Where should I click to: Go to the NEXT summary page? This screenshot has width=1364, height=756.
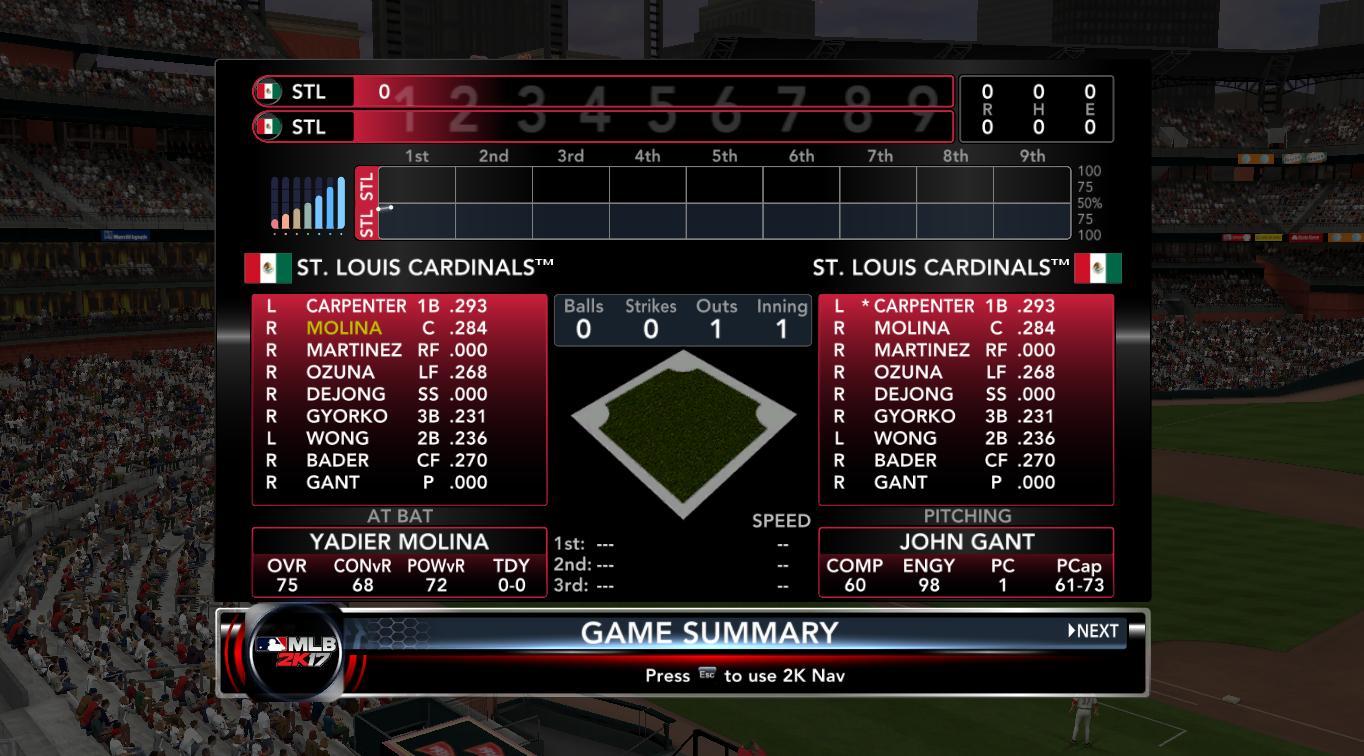click(1093, 631)
